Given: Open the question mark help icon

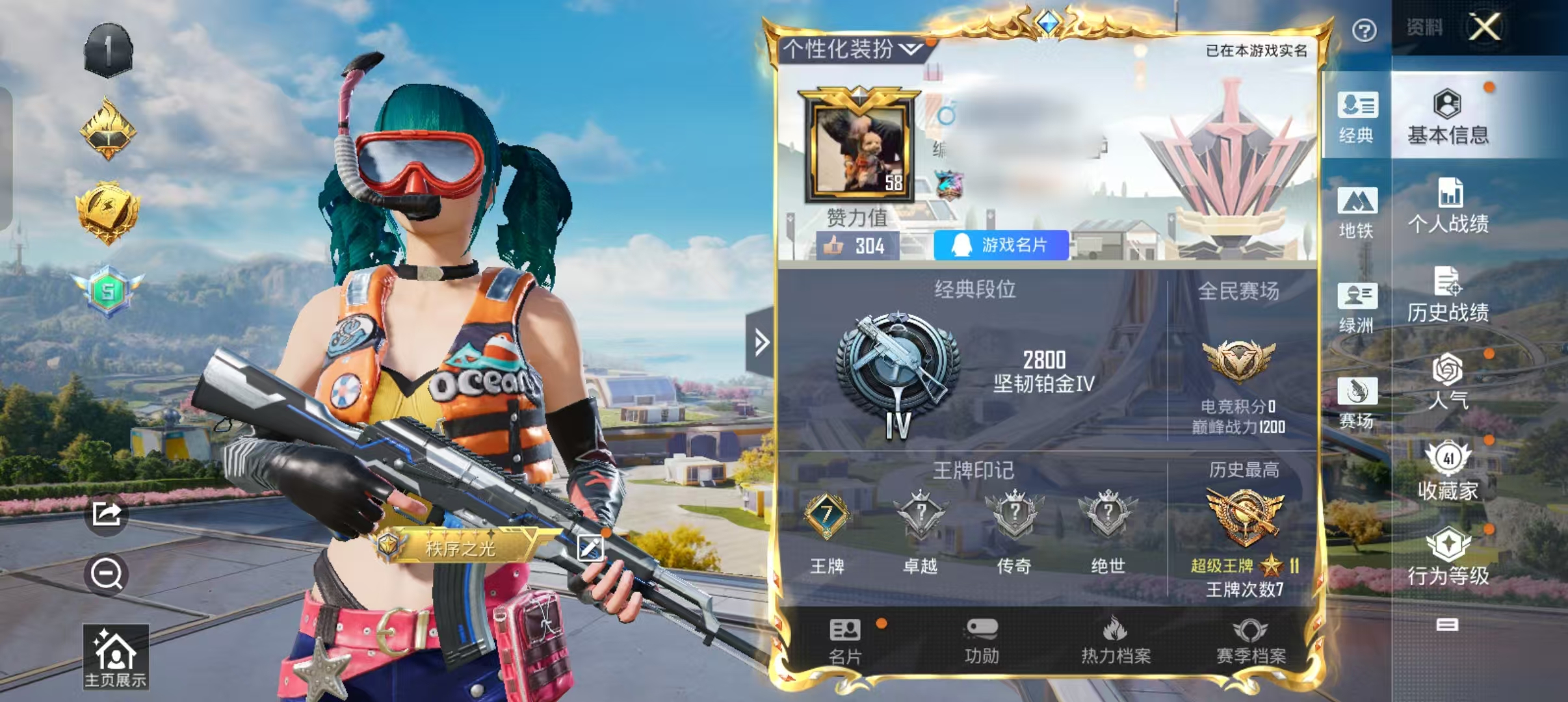Looking at the screenshot, I should point(1364,31).
